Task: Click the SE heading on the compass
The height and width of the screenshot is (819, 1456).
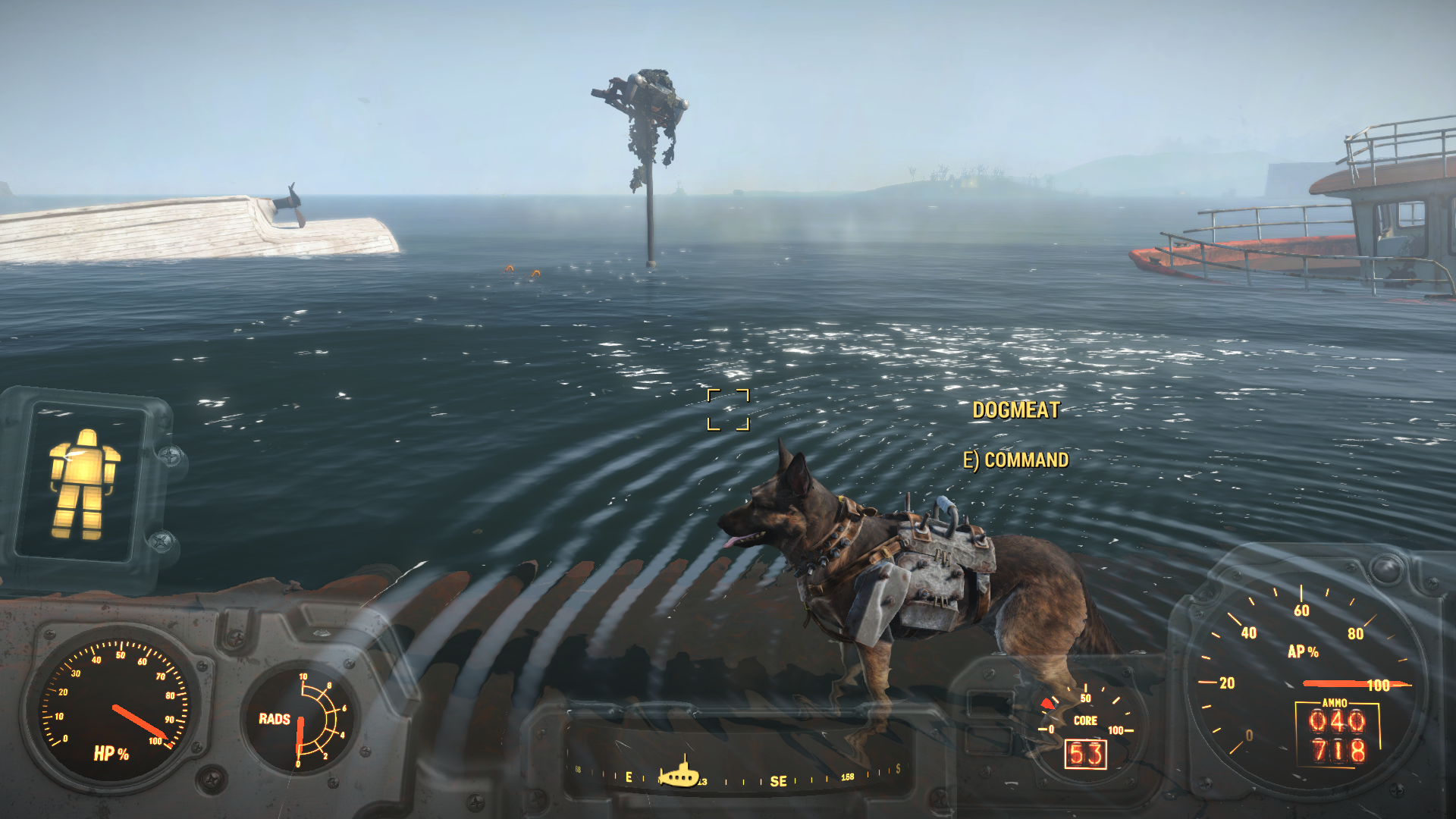Action: click(778, 781)
